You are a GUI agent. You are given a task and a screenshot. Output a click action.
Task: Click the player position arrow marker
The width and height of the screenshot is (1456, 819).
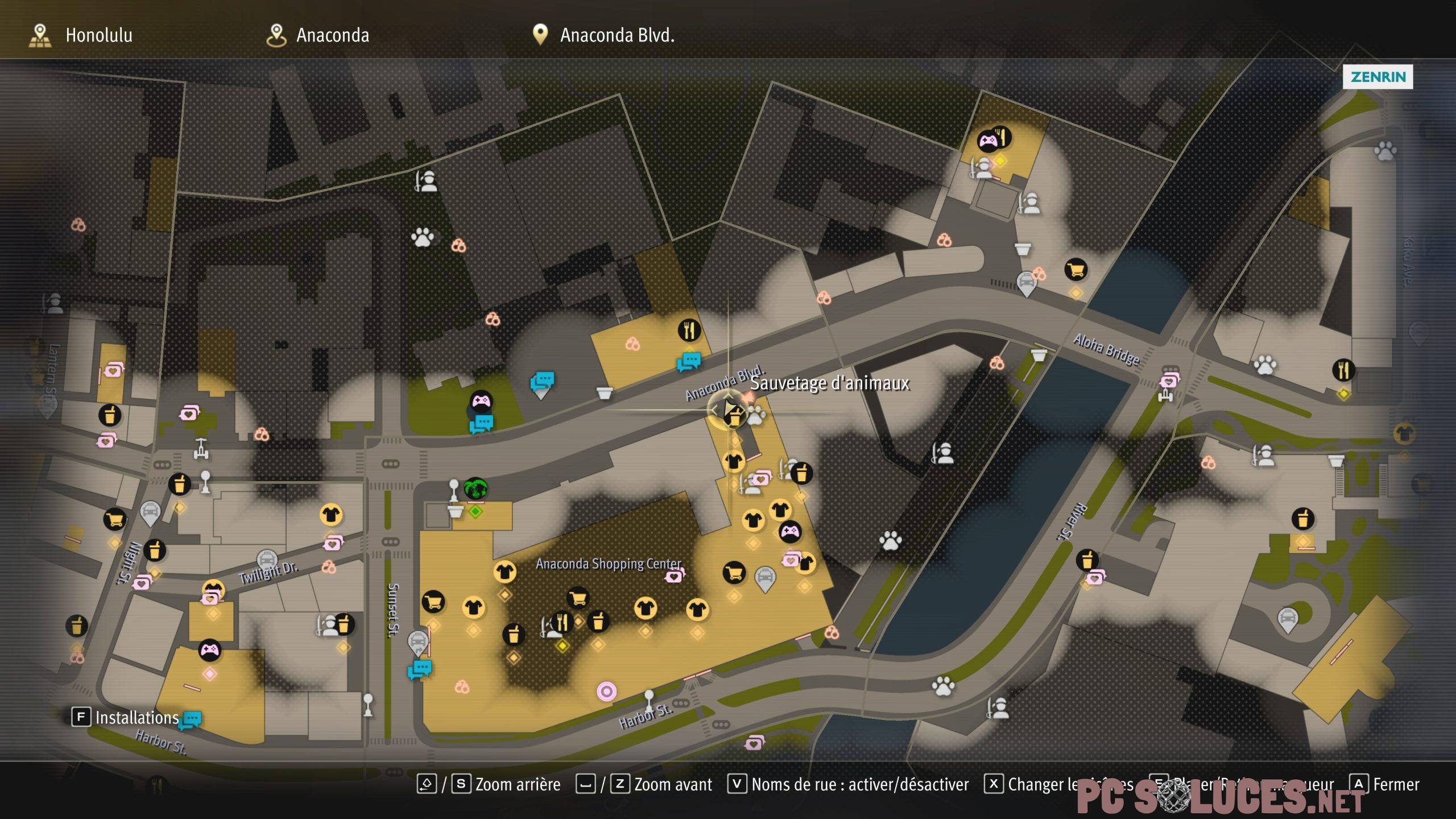pyautogui.click(x=729, y=409)
